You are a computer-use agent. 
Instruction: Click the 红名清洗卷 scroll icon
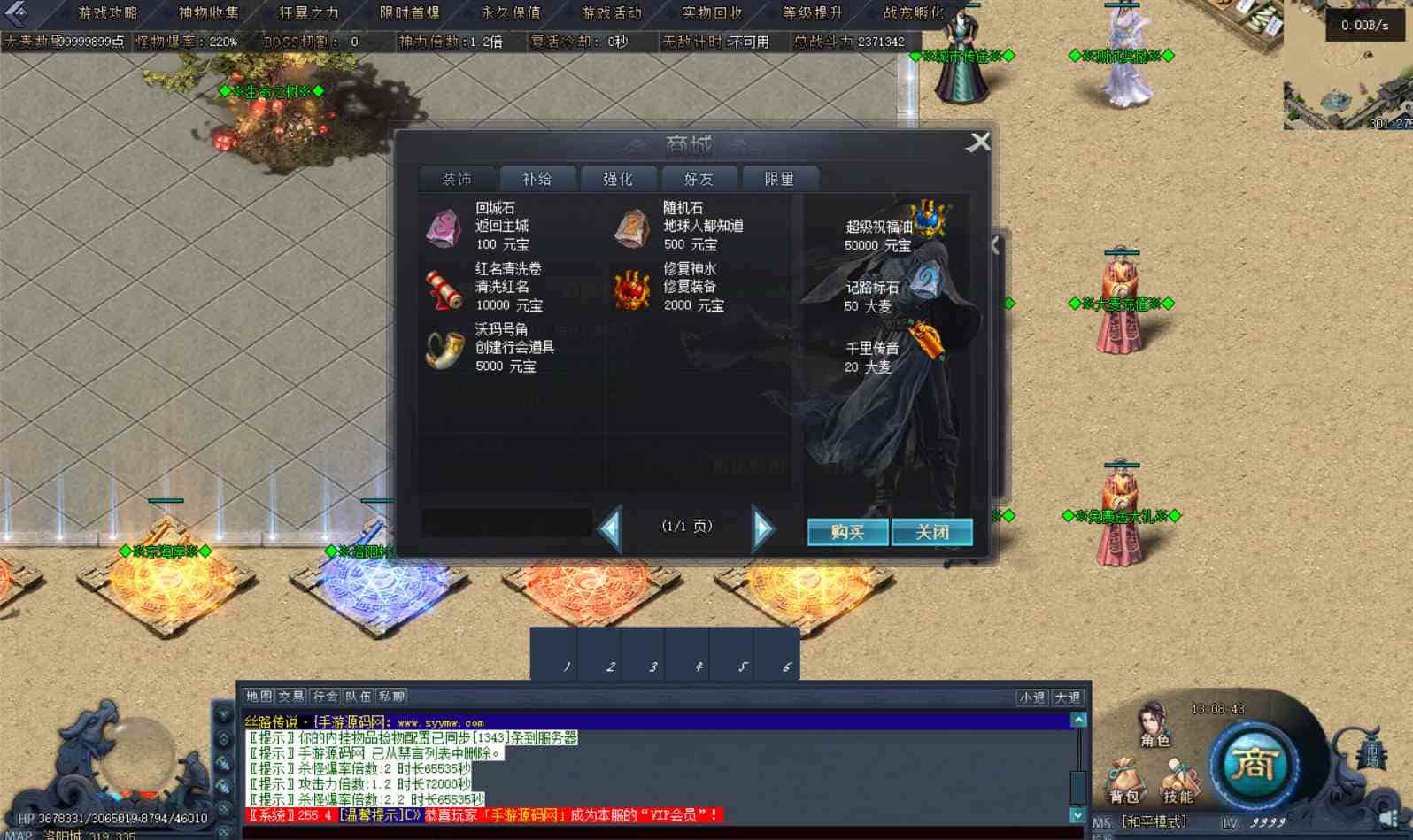[444, 288]
